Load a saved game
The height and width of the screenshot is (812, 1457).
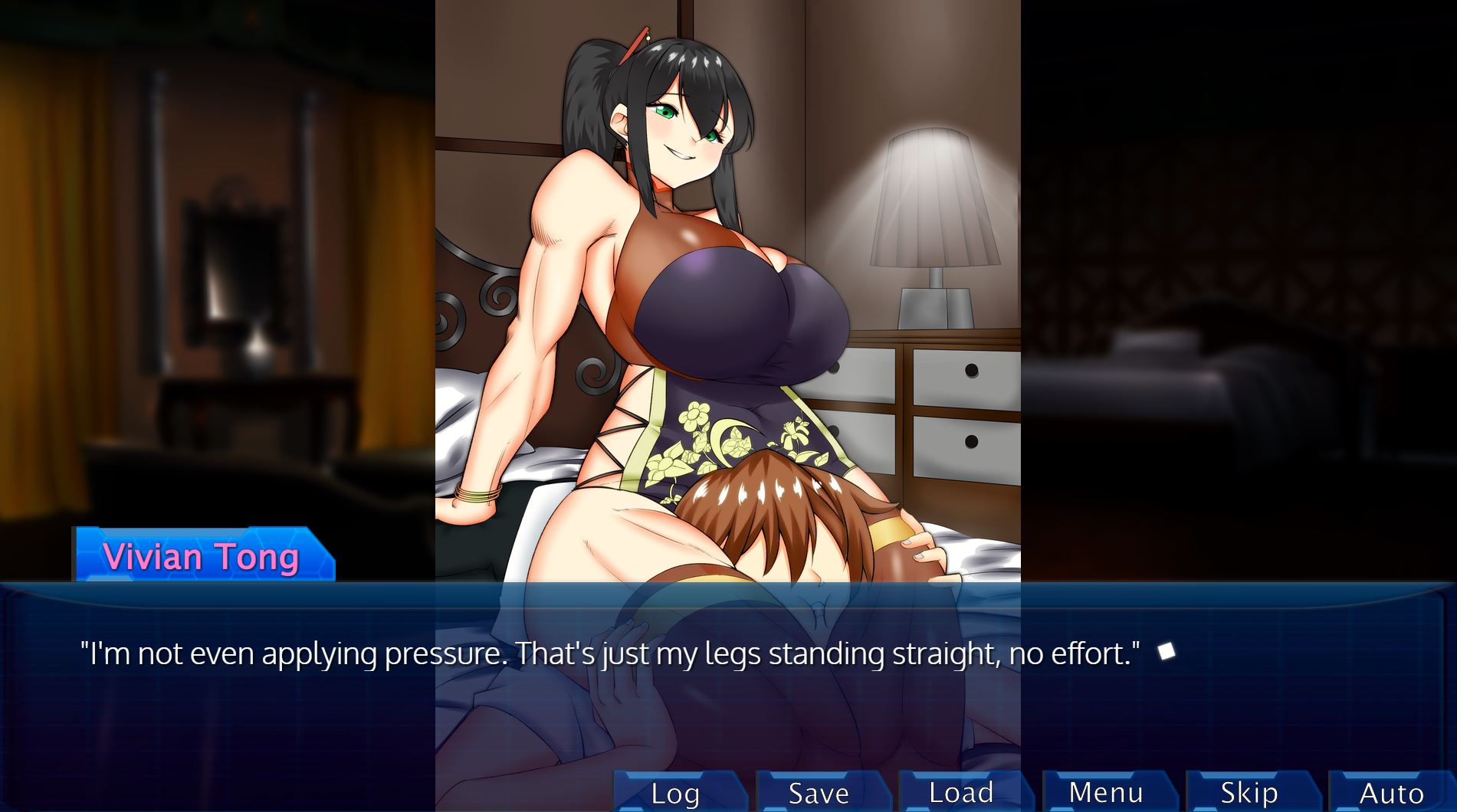961,793
